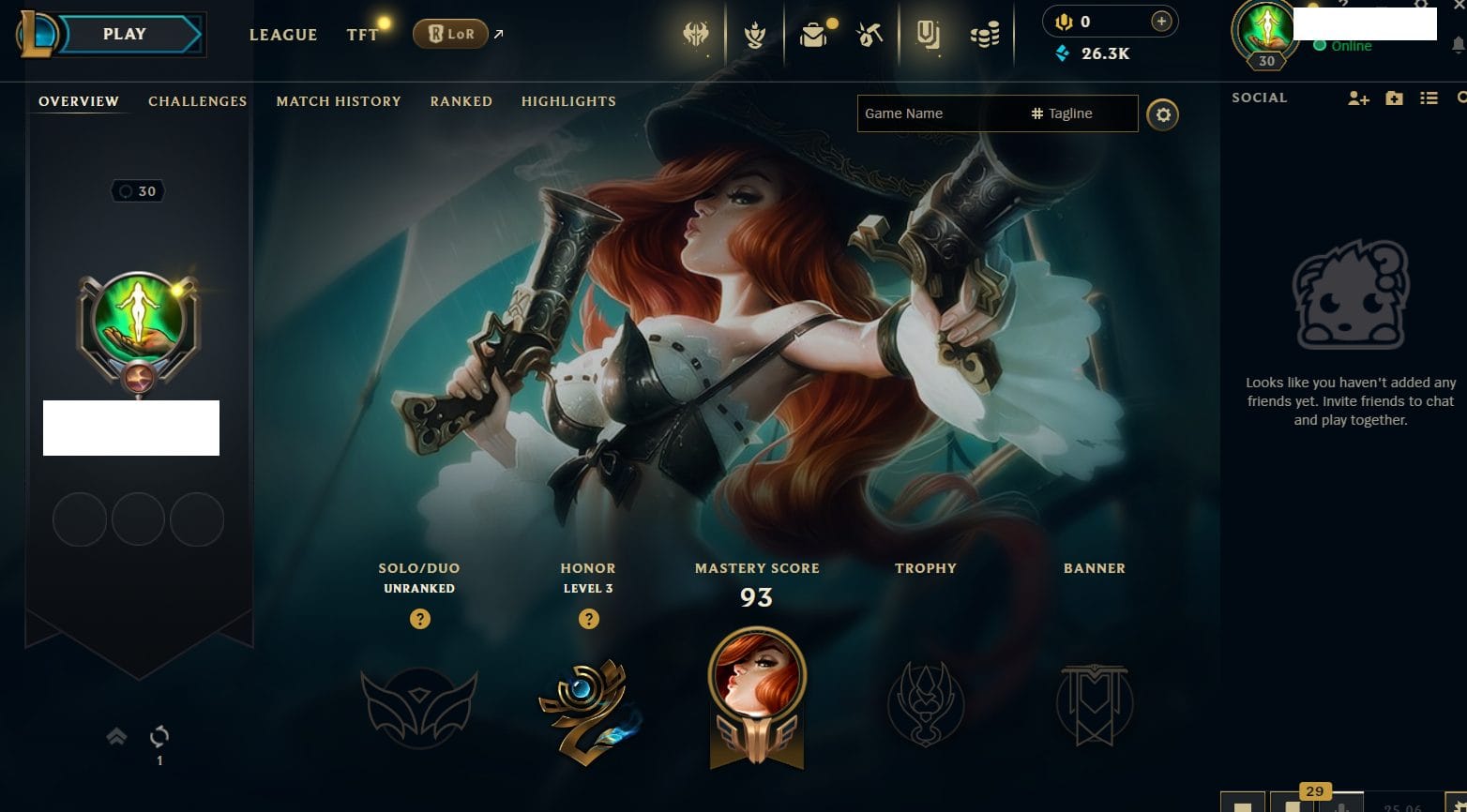Image resolution: width=1467 pixels, height=812 pixels.
Task: View the Match History tab
Action: tap(339, 101)
